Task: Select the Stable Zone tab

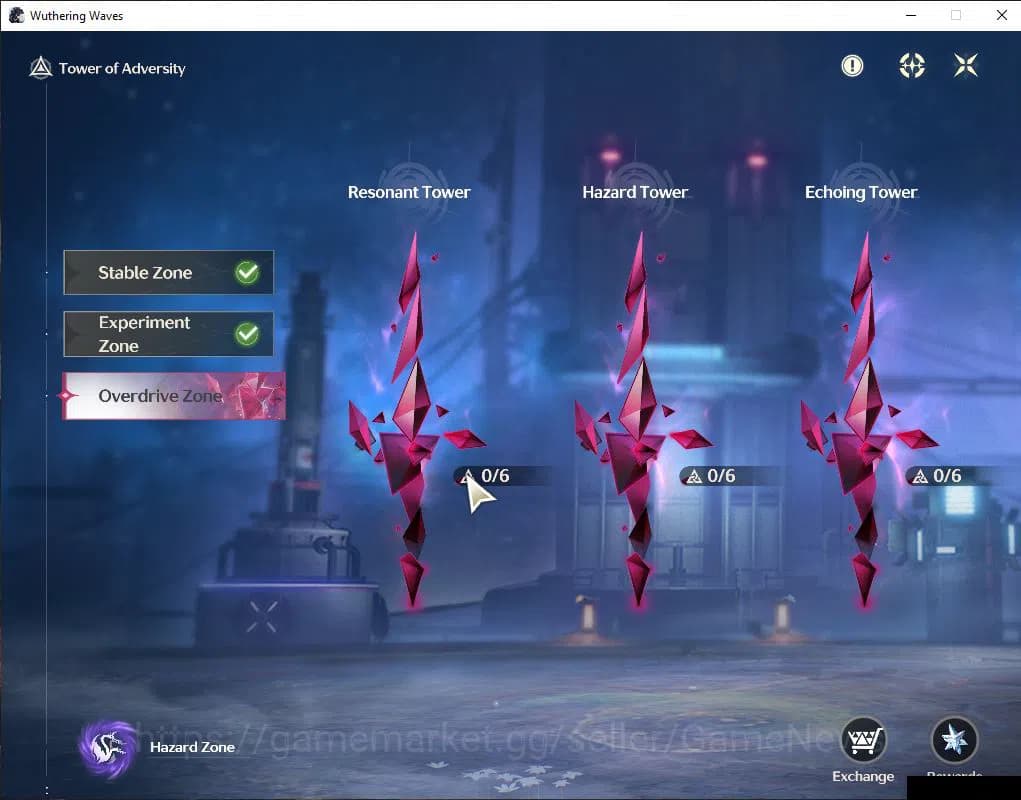Action: point(168,273)
